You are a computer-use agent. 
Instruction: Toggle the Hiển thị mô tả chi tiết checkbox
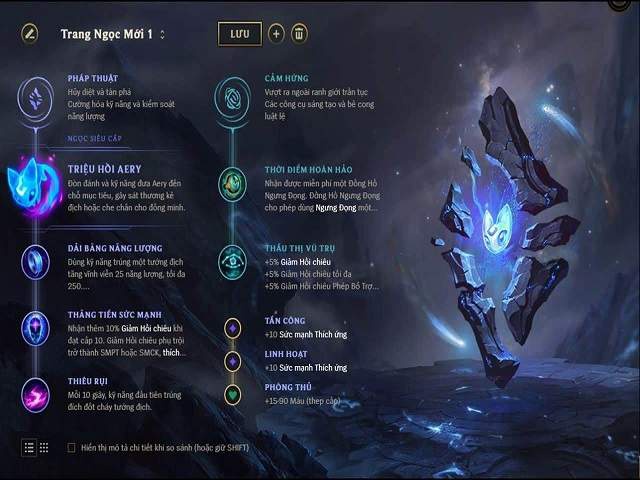[x=71, y=447]
